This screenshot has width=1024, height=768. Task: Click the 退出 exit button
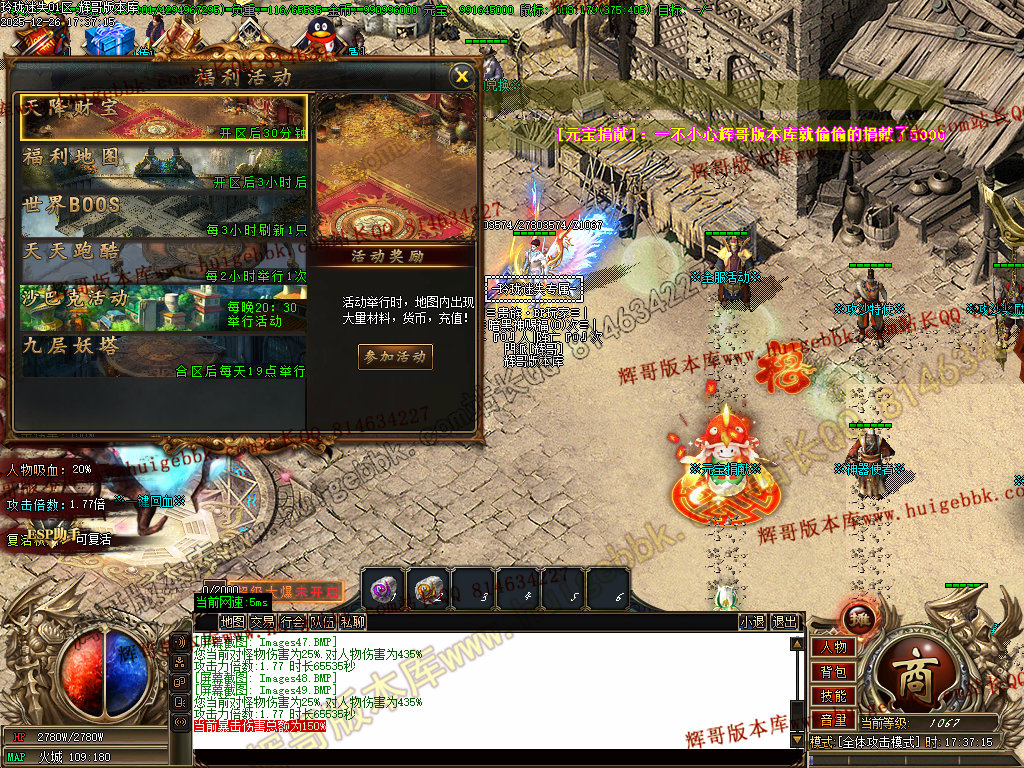[786, 622]
